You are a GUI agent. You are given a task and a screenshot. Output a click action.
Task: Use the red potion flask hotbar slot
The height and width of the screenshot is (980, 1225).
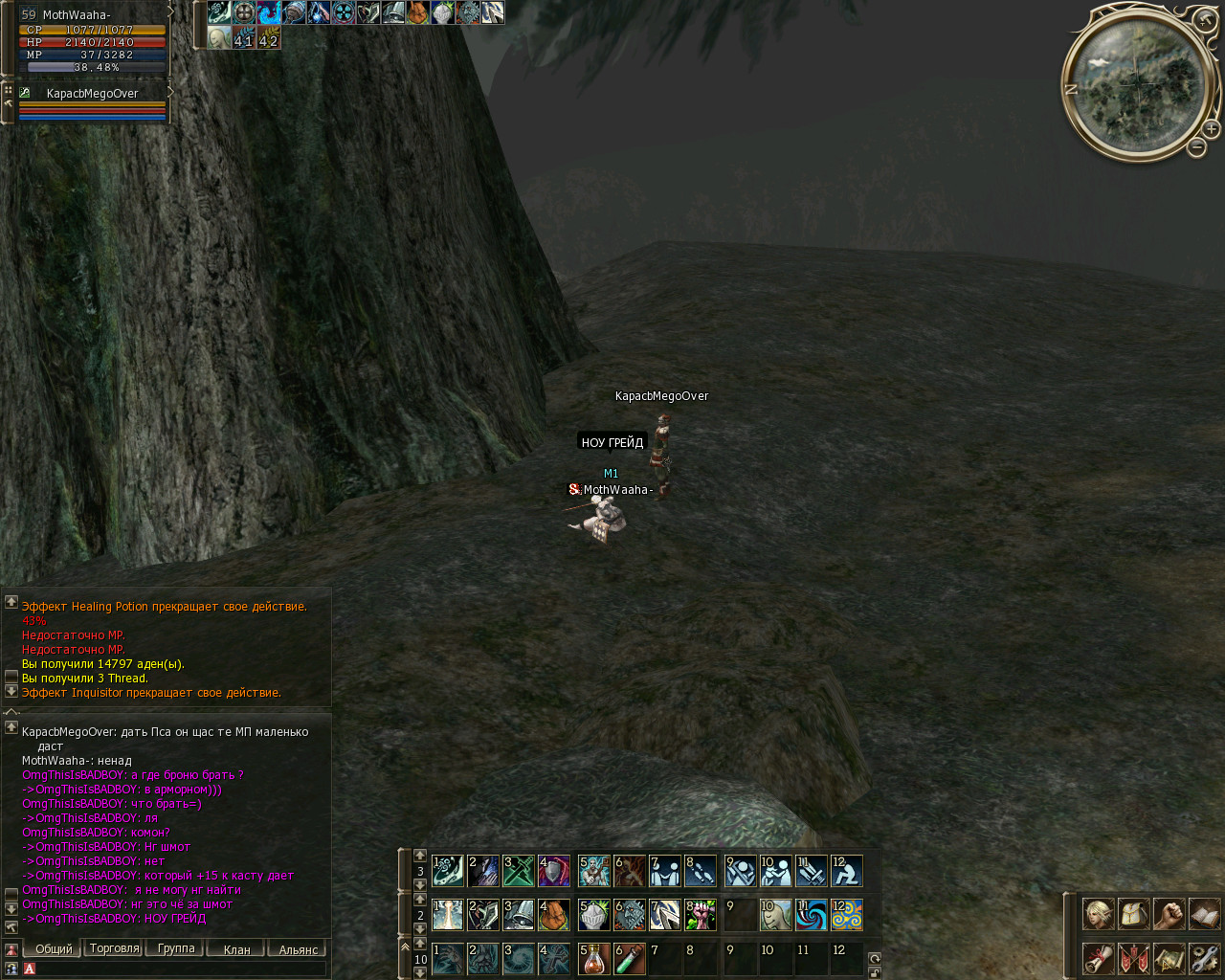[x=593, y=959]
